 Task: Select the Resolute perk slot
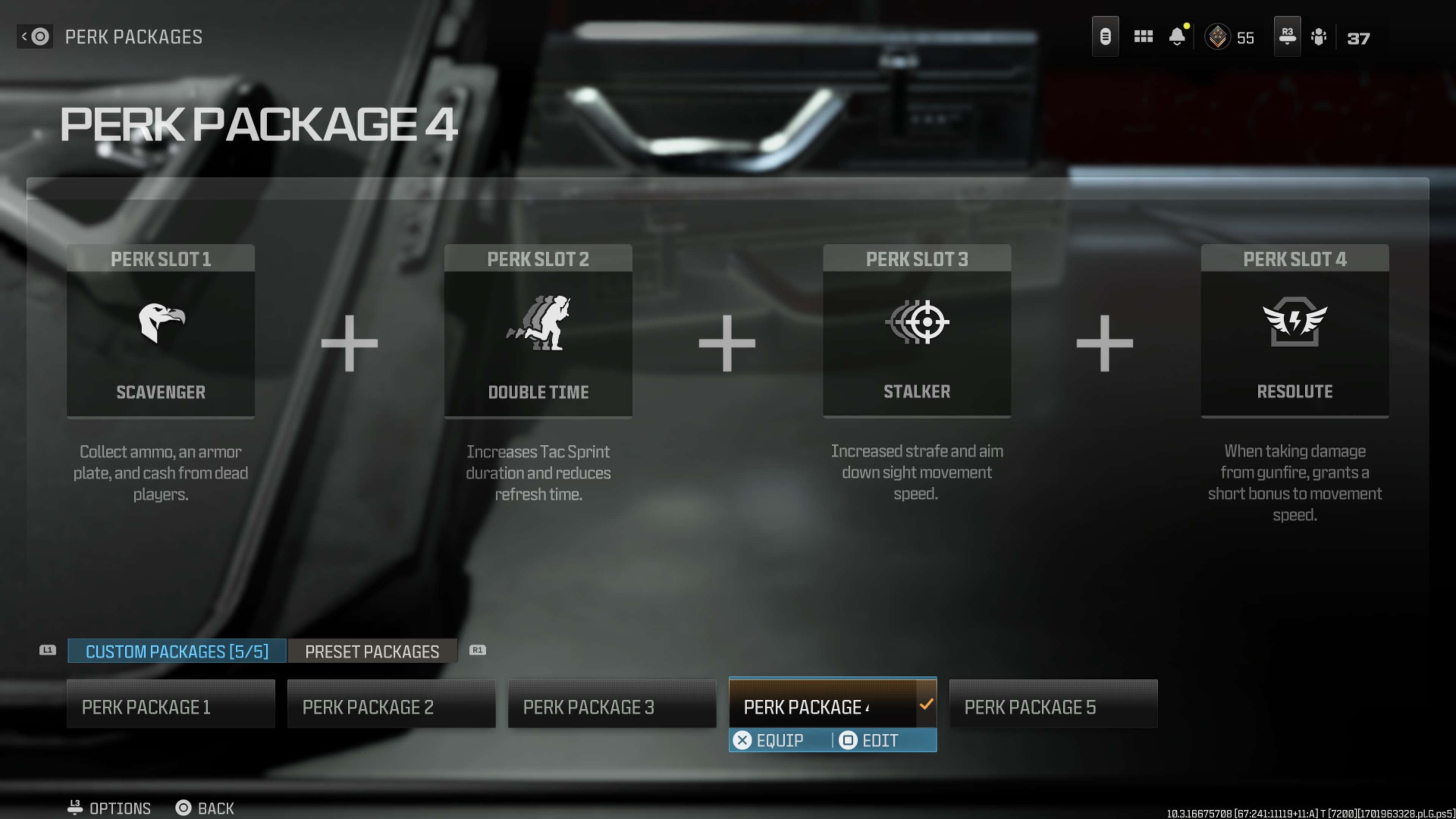(1294, 331)
